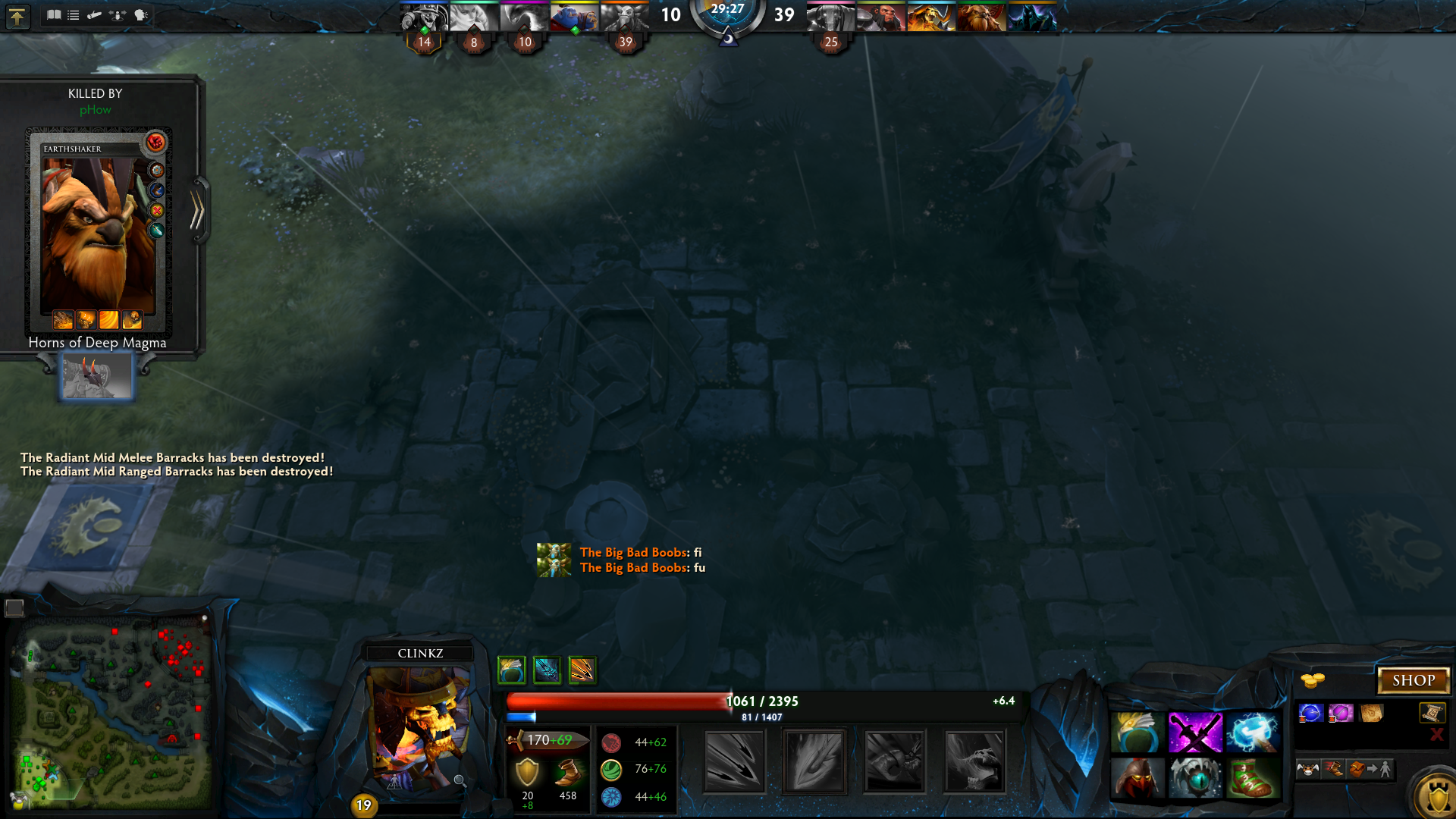Viewport: 1456px width, 819px height.
Task: Select the Death Pact skull ability icon
Action: pyautogui.click(x=974, y=761)
